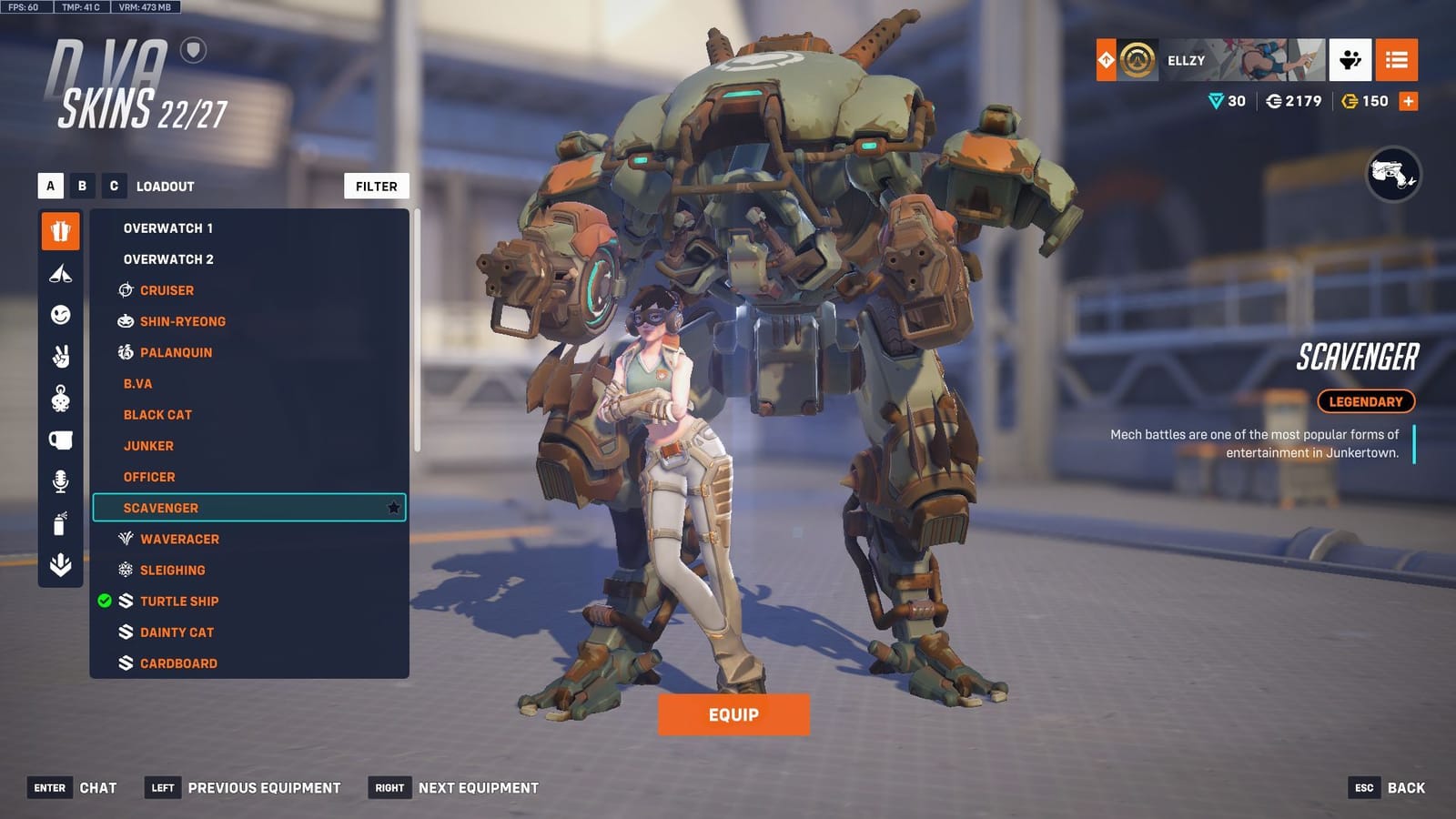Open the Souvenirs mug icon

(59, 438)
